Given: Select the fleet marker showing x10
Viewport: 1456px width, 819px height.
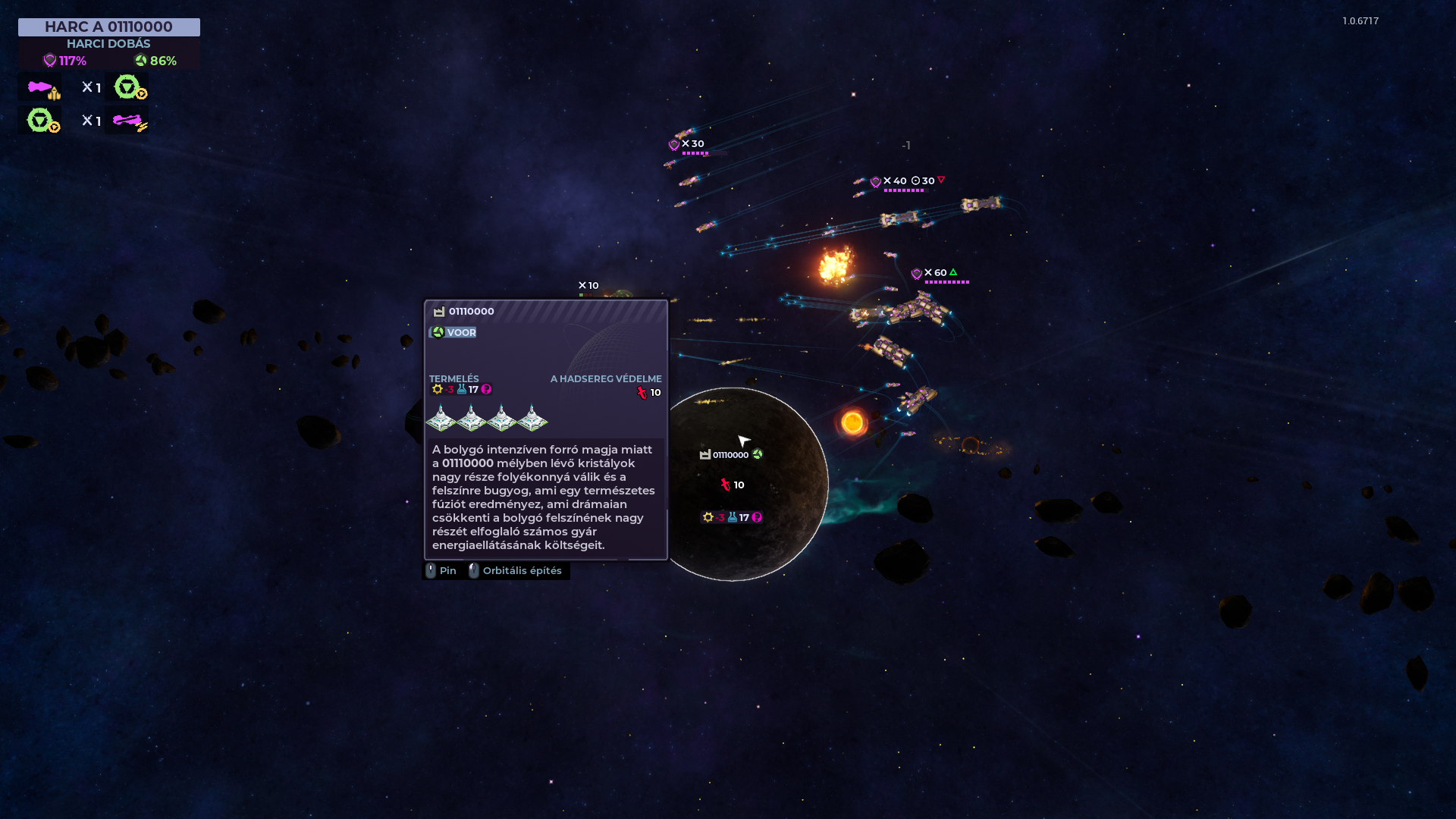Looking at the screenshot, I should click(588, 286).
